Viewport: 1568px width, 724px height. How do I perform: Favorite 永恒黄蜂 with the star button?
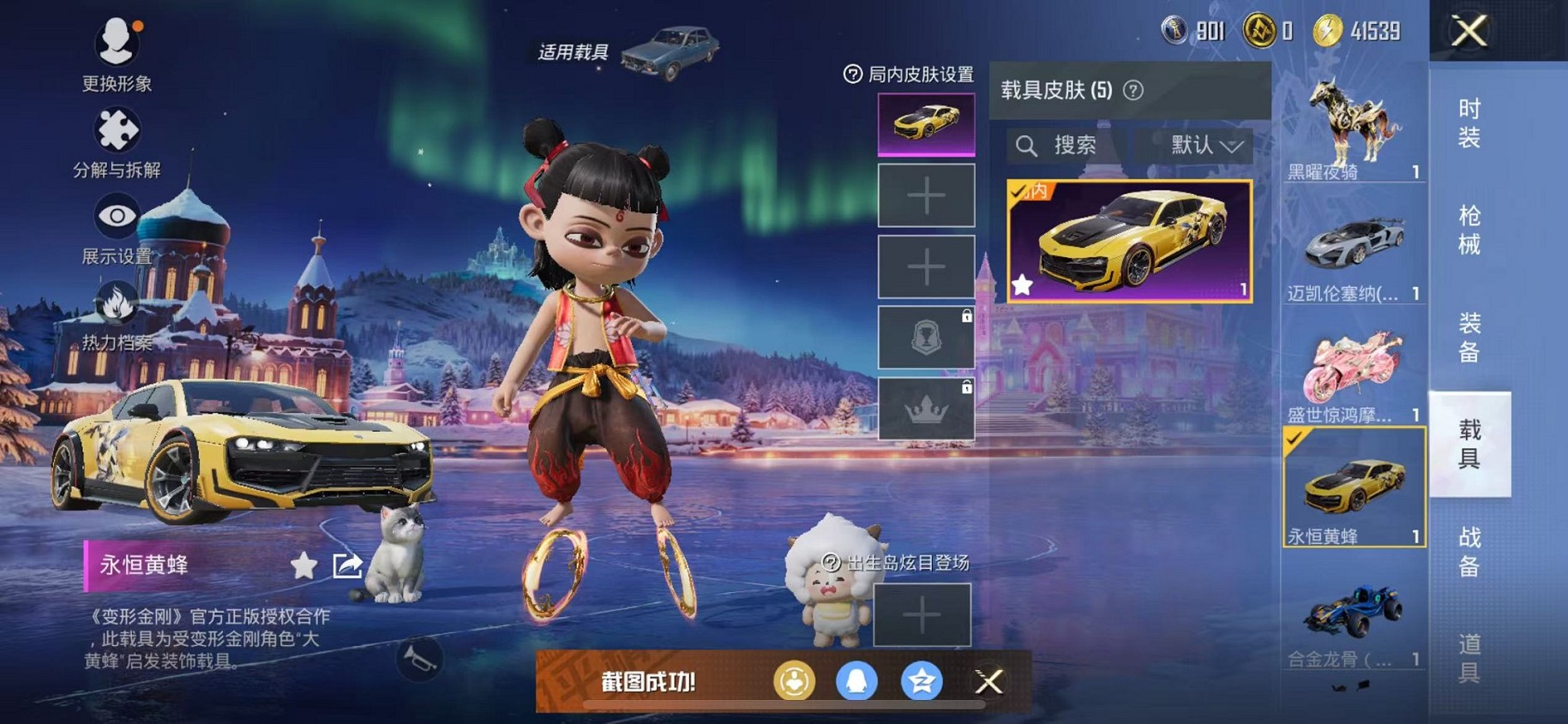(303, 565)
